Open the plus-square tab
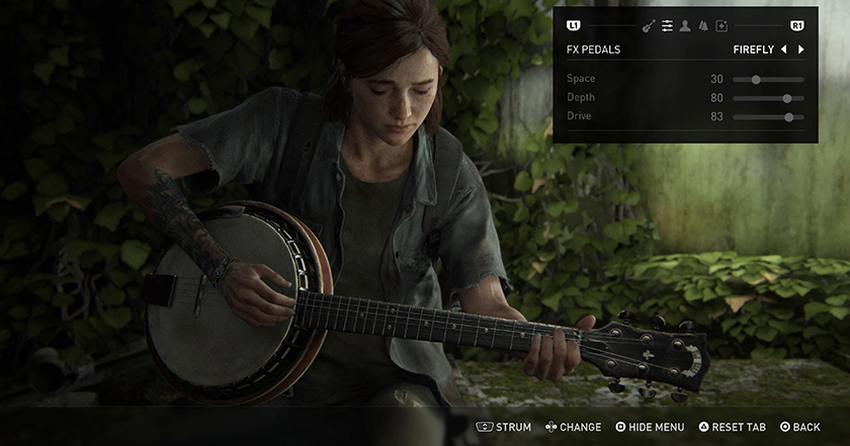The height and width of the screenshot is (446, 850). [x=721, y=25]
